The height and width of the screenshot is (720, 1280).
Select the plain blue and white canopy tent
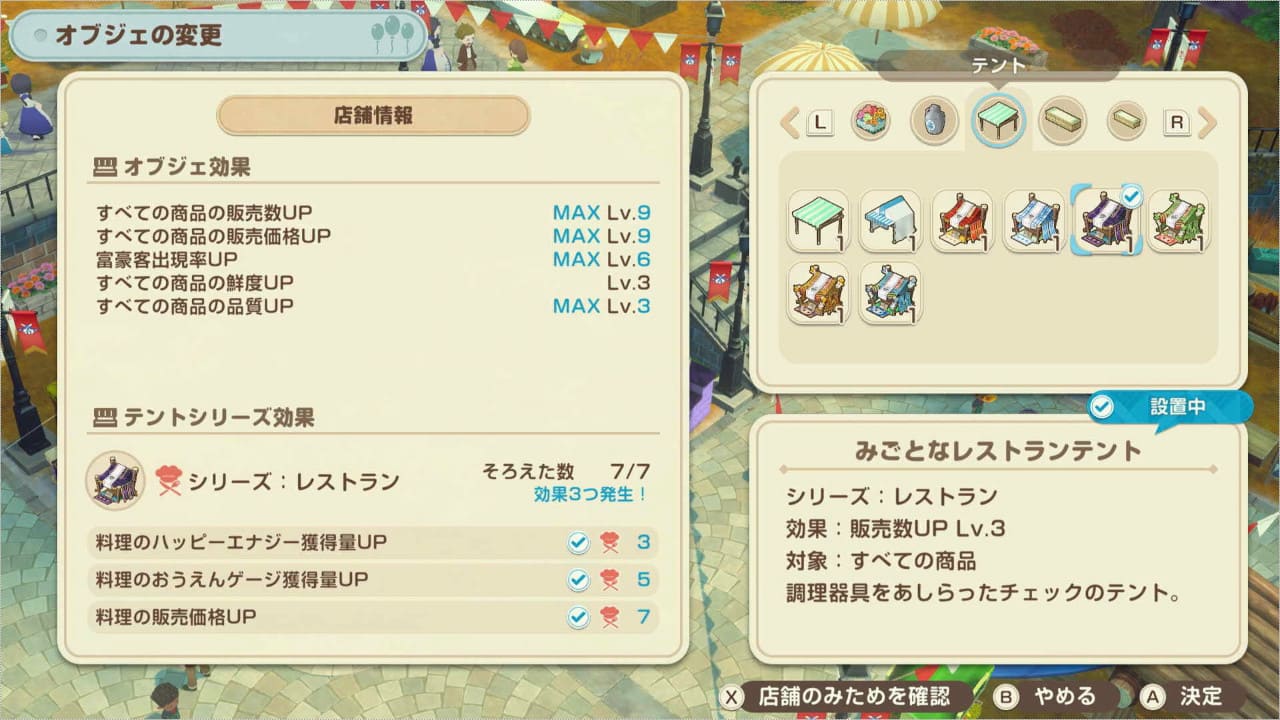point(890,221)
